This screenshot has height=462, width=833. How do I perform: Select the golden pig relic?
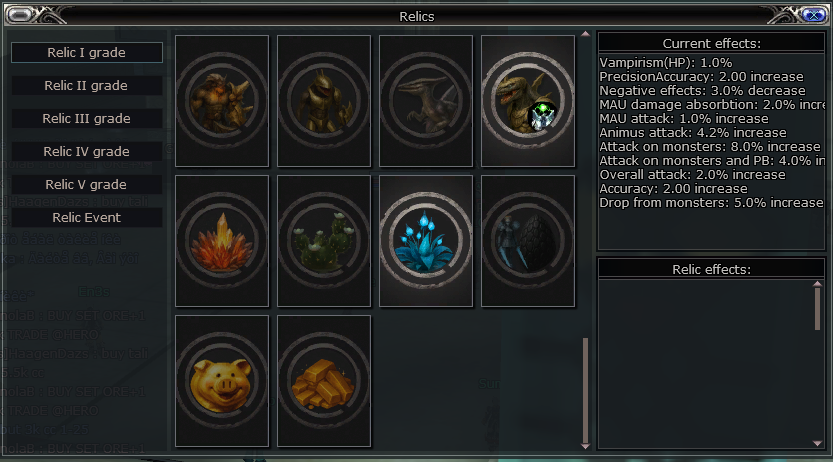tap(222, 380)
